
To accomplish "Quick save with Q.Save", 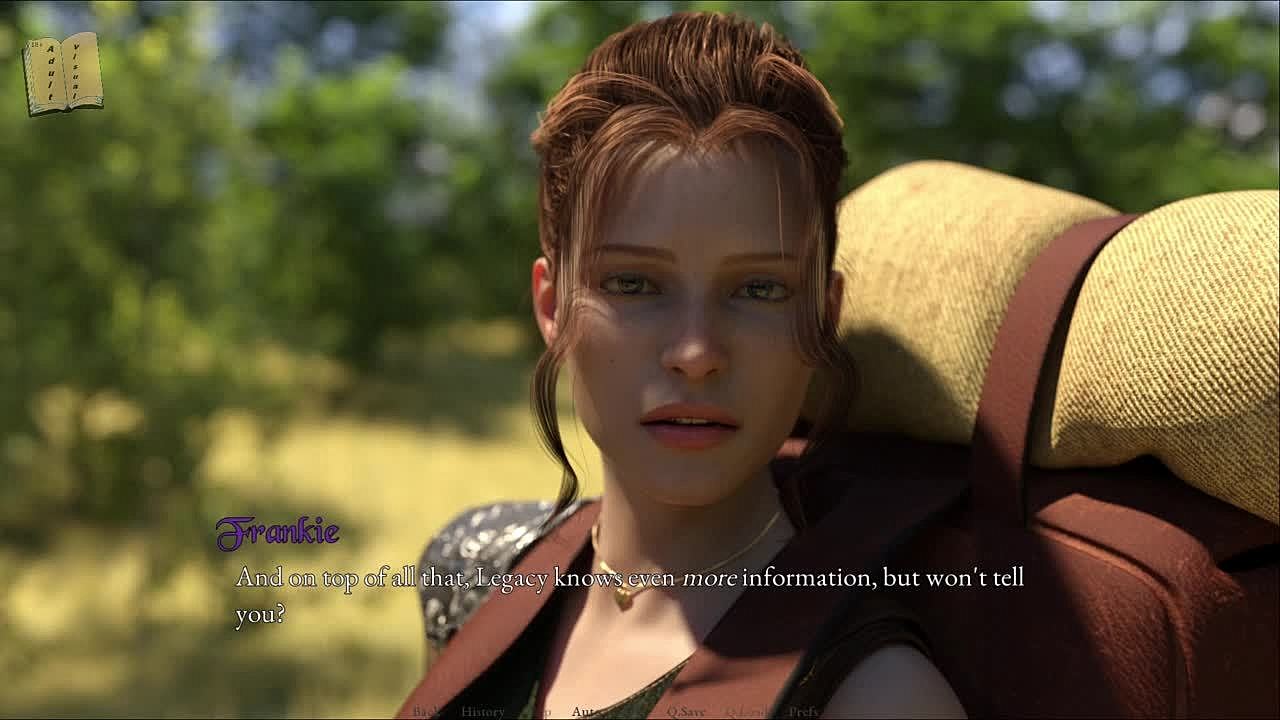I will 686,712.
